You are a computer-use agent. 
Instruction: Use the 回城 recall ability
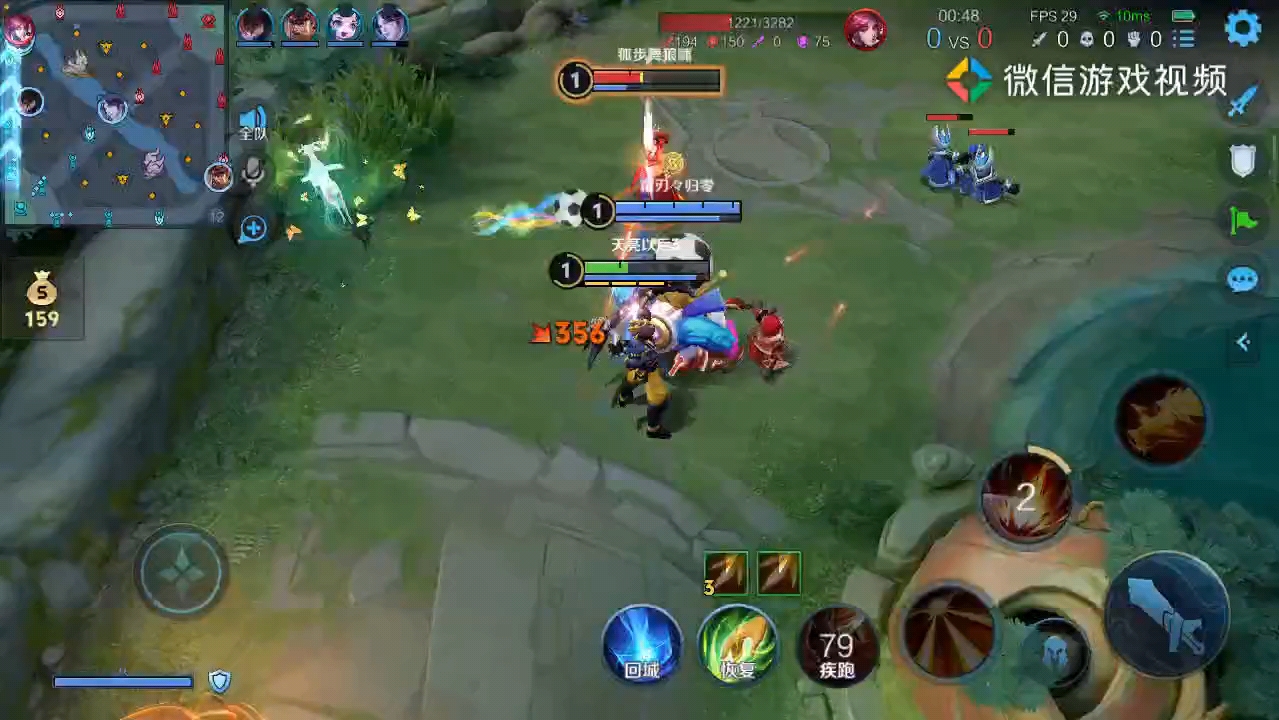pos(642,645)
